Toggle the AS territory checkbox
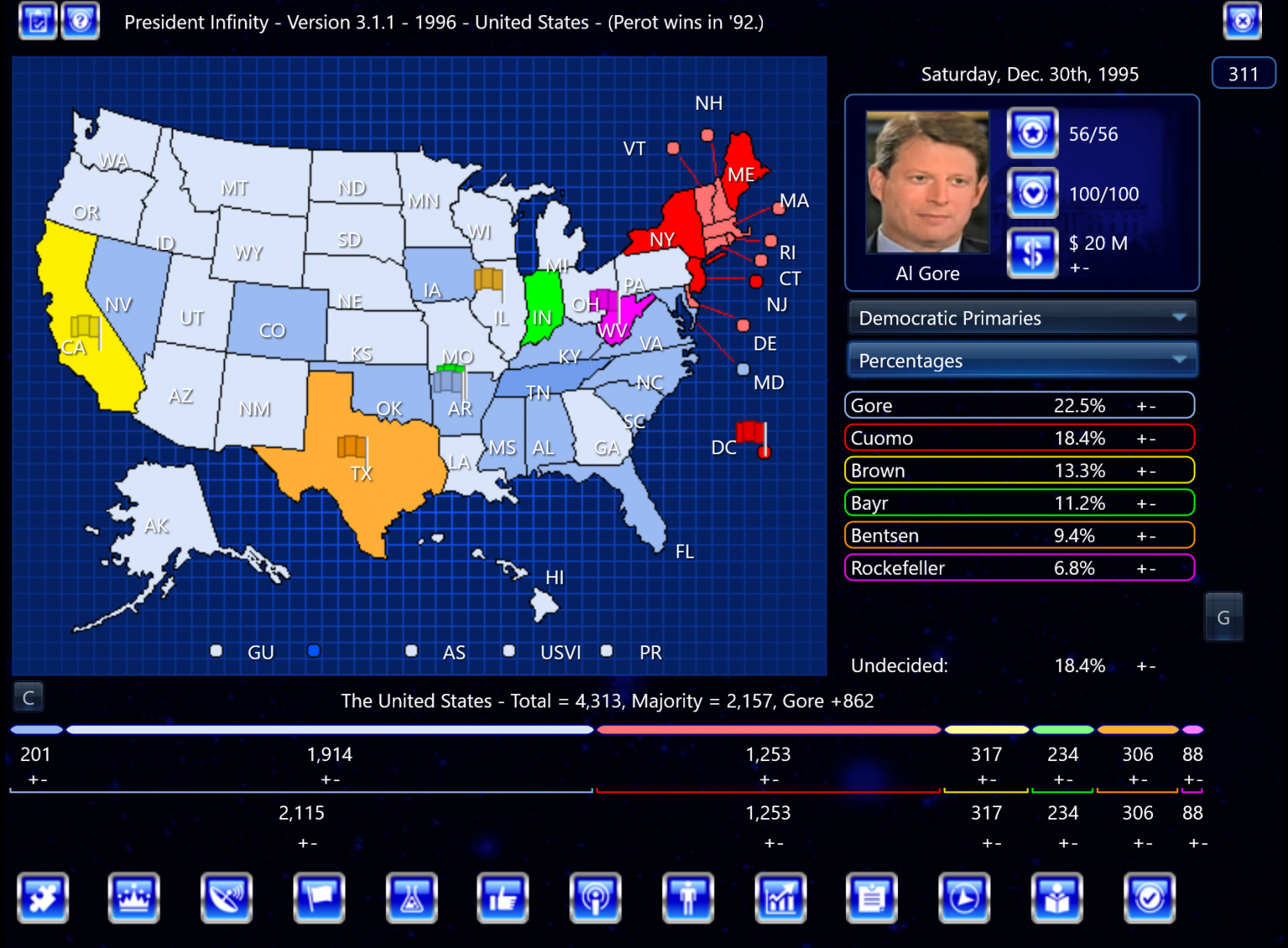Viewport: 1288px width, 948px height. (411, 650)
